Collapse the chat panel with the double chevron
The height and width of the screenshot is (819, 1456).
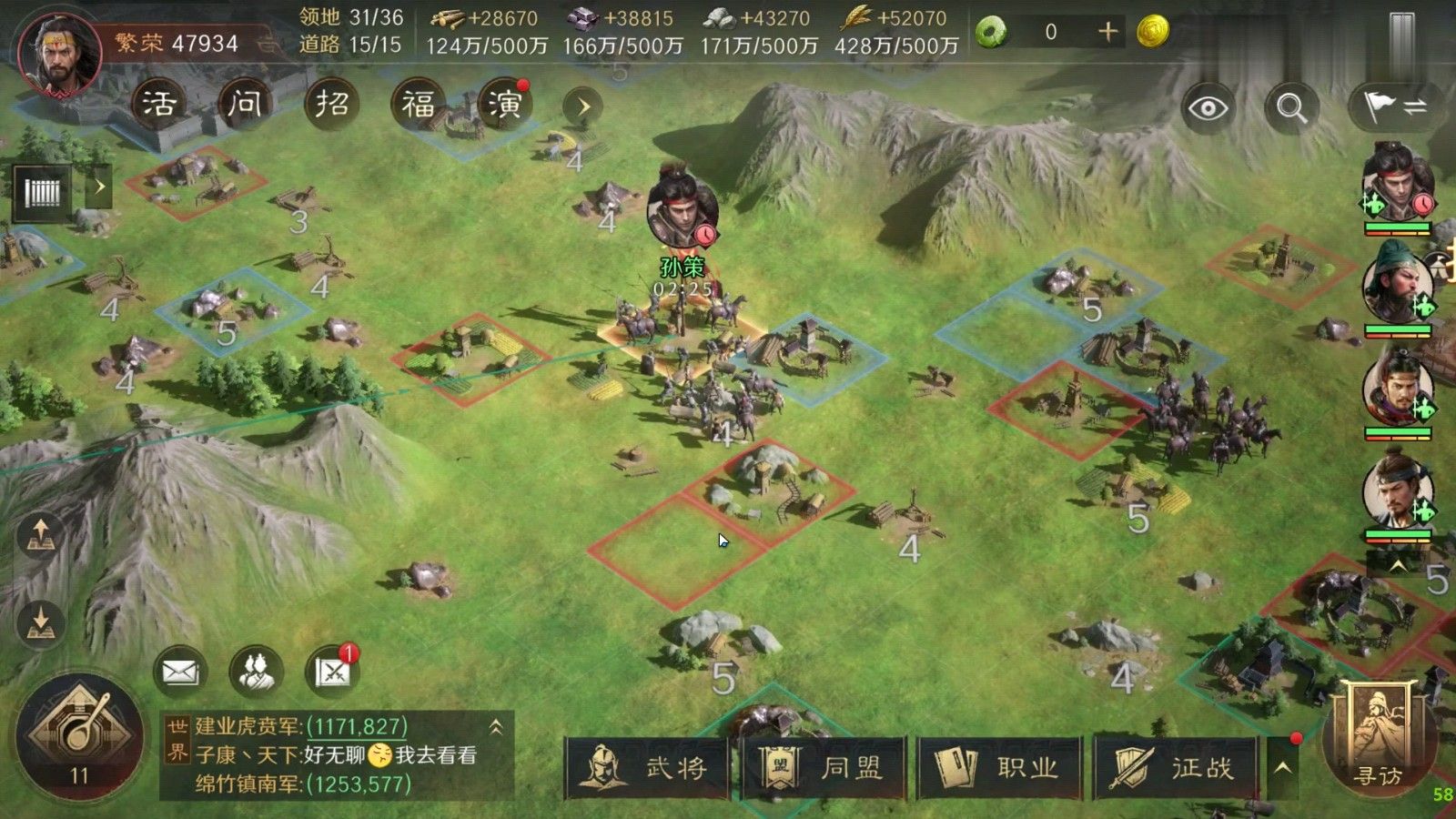pyautogui.click(x=496, y=728)
